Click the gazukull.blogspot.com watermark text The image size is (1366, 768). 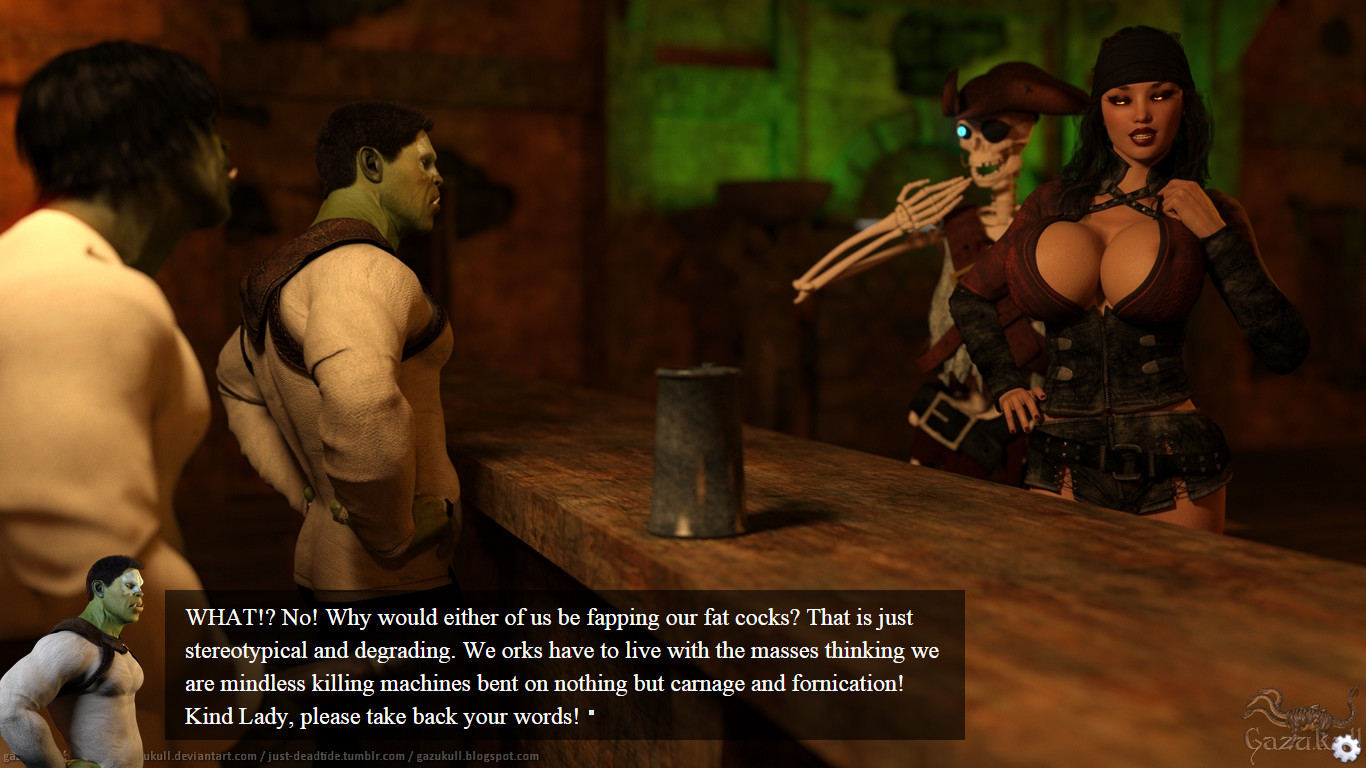point(474,757)
